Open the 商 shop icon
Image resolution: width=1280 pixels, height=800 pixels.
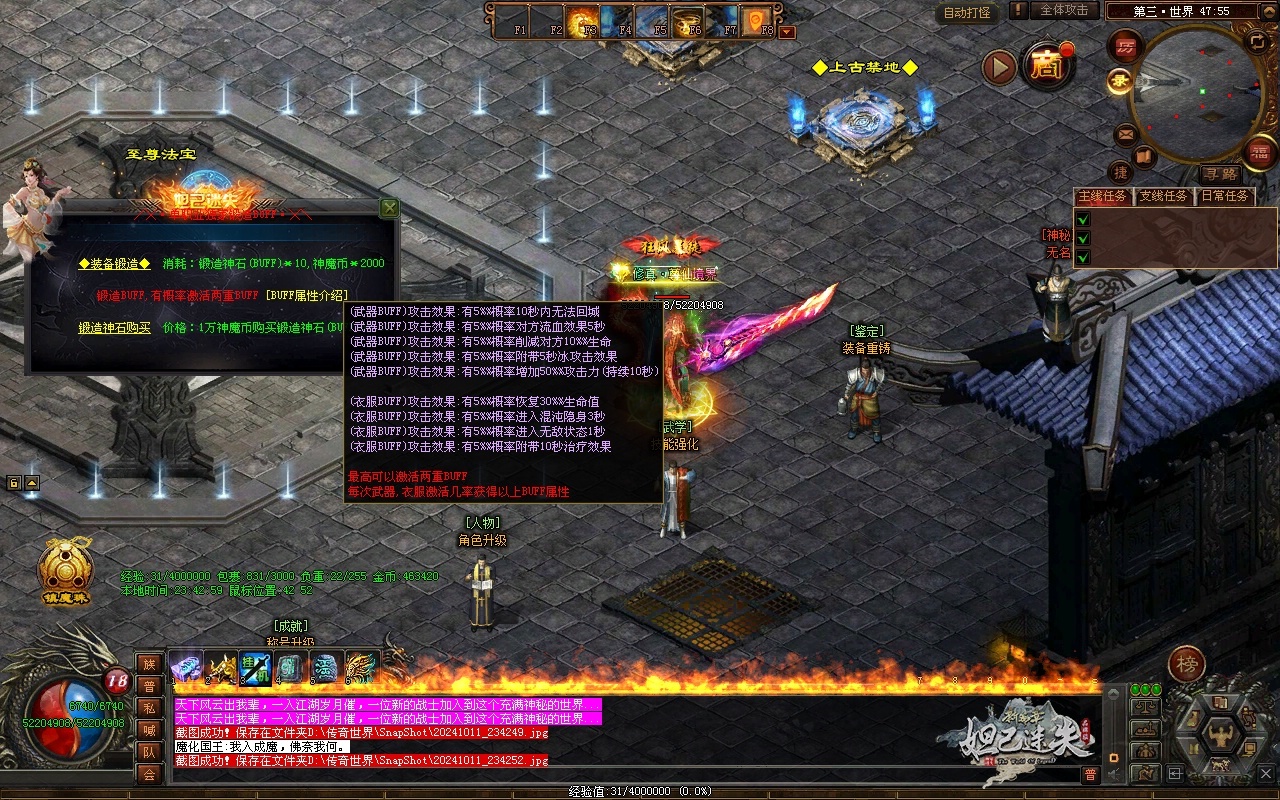click(x=1047, y=68)
